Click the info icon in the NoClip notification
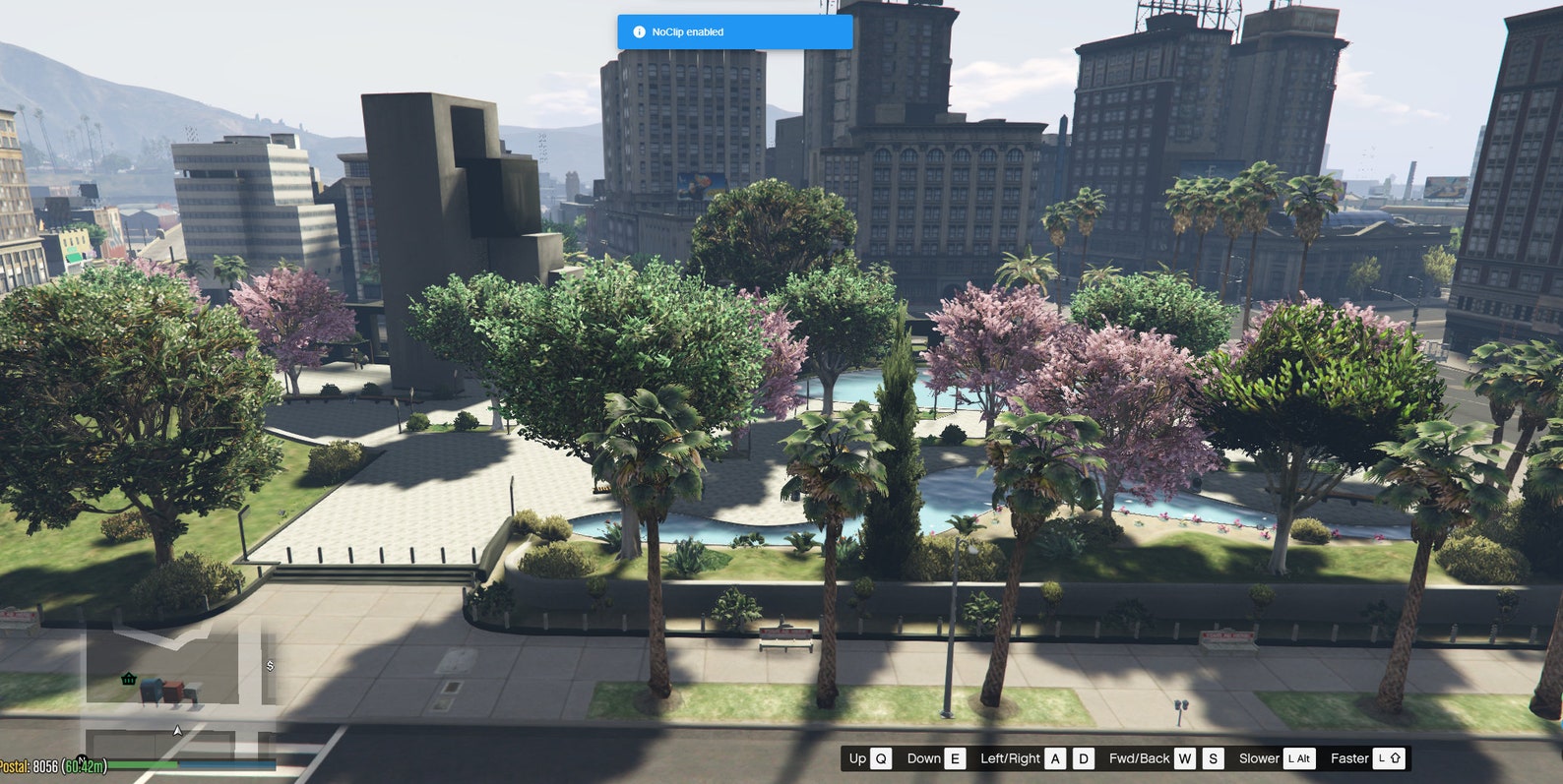The image size is (1563, 784). [641, 31]
